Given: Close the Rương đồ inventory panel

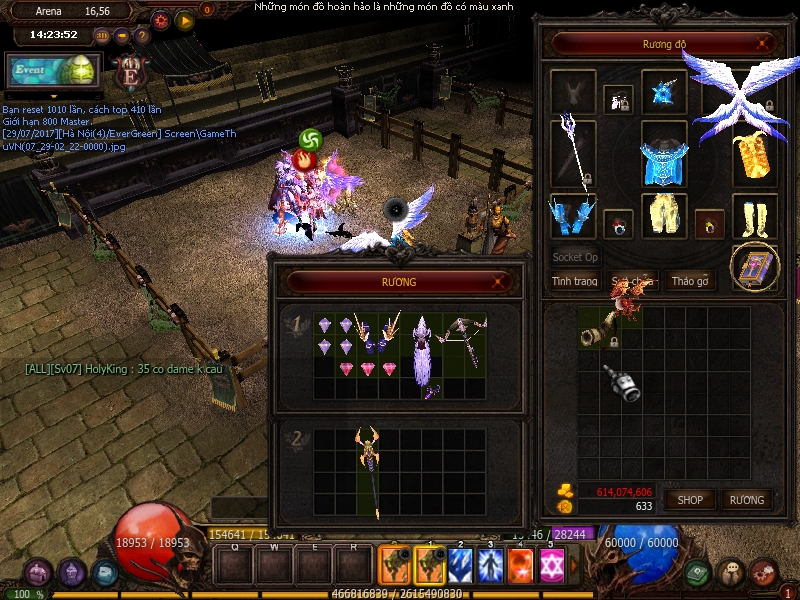Looking at the screenshot, I should [x=764, y=44].
